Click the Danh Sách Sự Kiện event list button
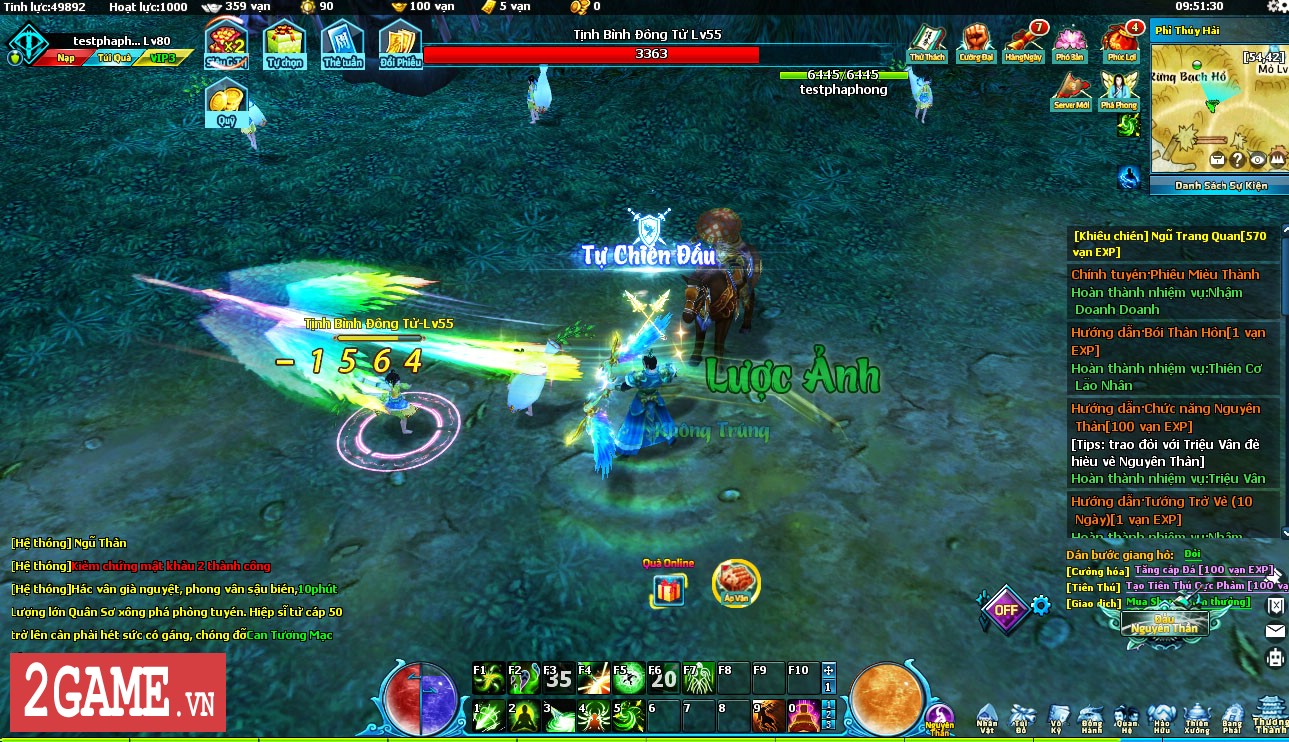 tap(1219, 185)
